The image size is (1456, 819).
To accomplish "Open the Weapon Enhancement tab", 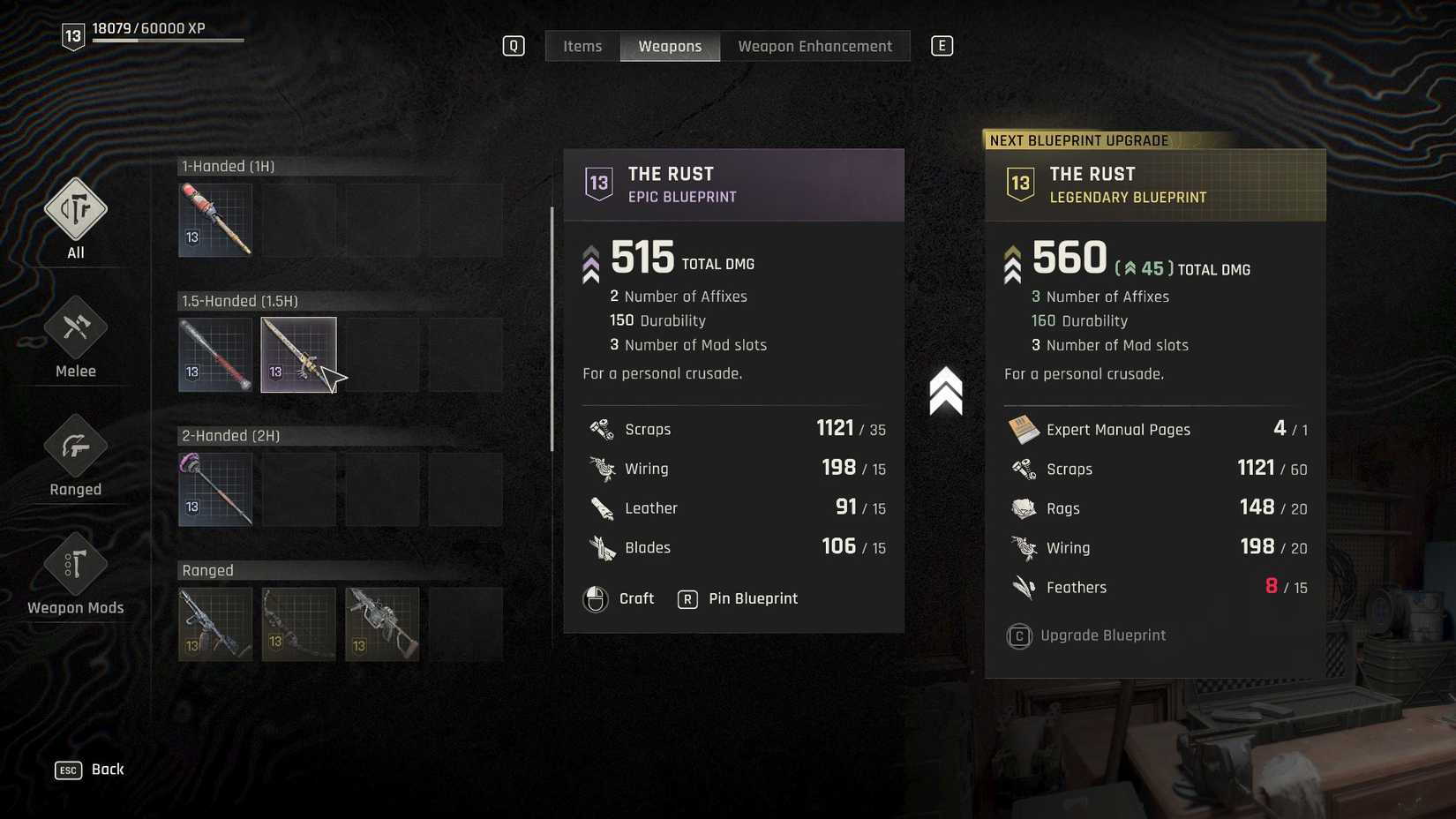I will [814, 46].
